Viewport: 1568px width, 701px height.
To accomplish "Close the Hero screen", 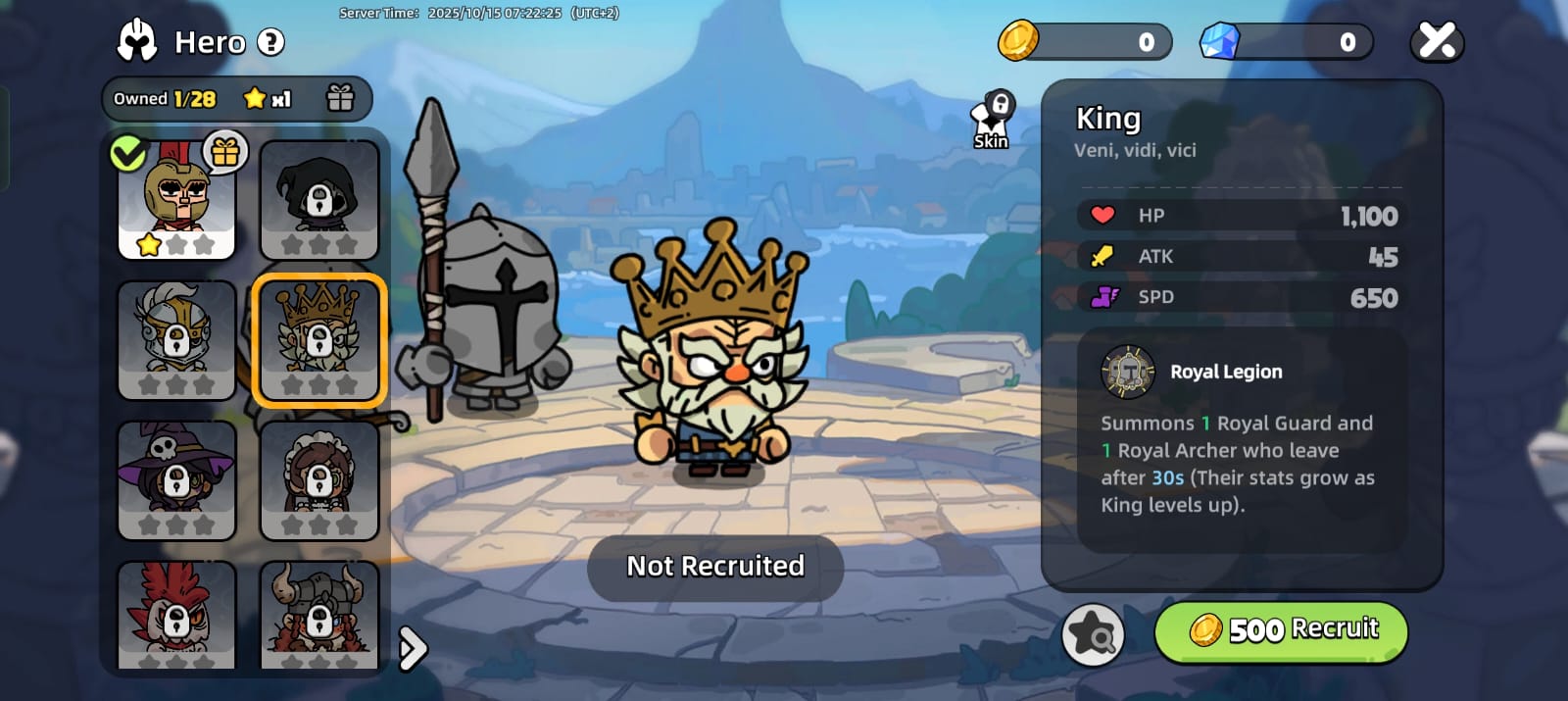I will click(1437, 41).
